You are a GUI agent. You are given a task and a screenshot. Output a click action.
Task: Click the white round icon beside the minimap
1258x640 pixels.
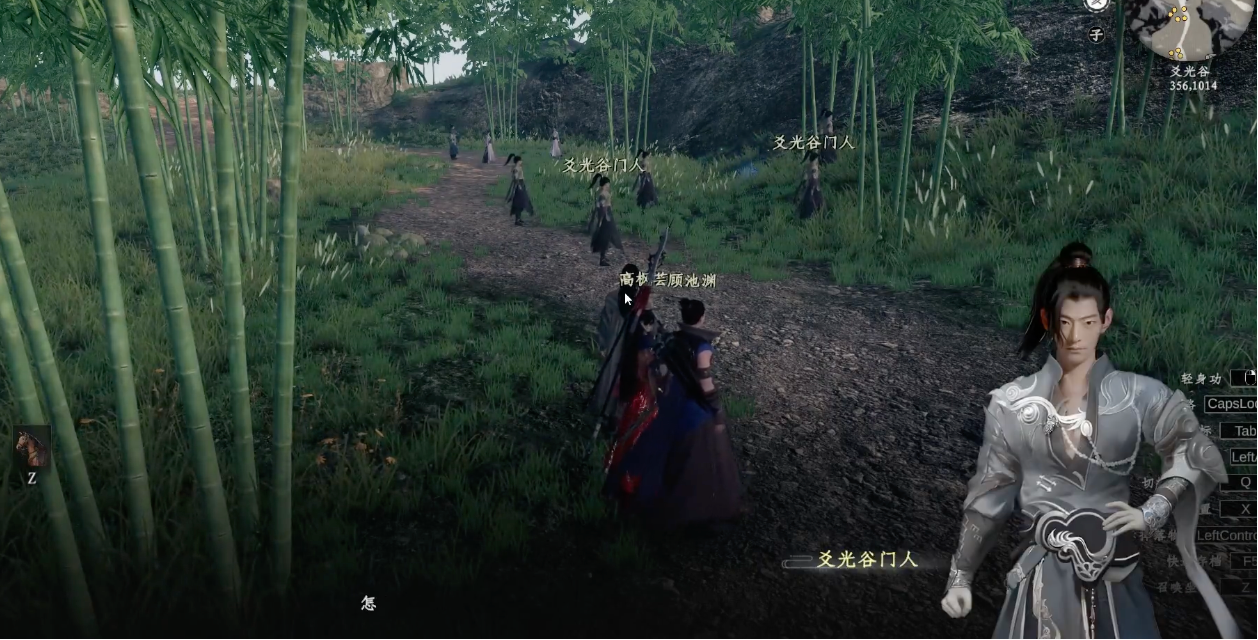coord(1095,4)
